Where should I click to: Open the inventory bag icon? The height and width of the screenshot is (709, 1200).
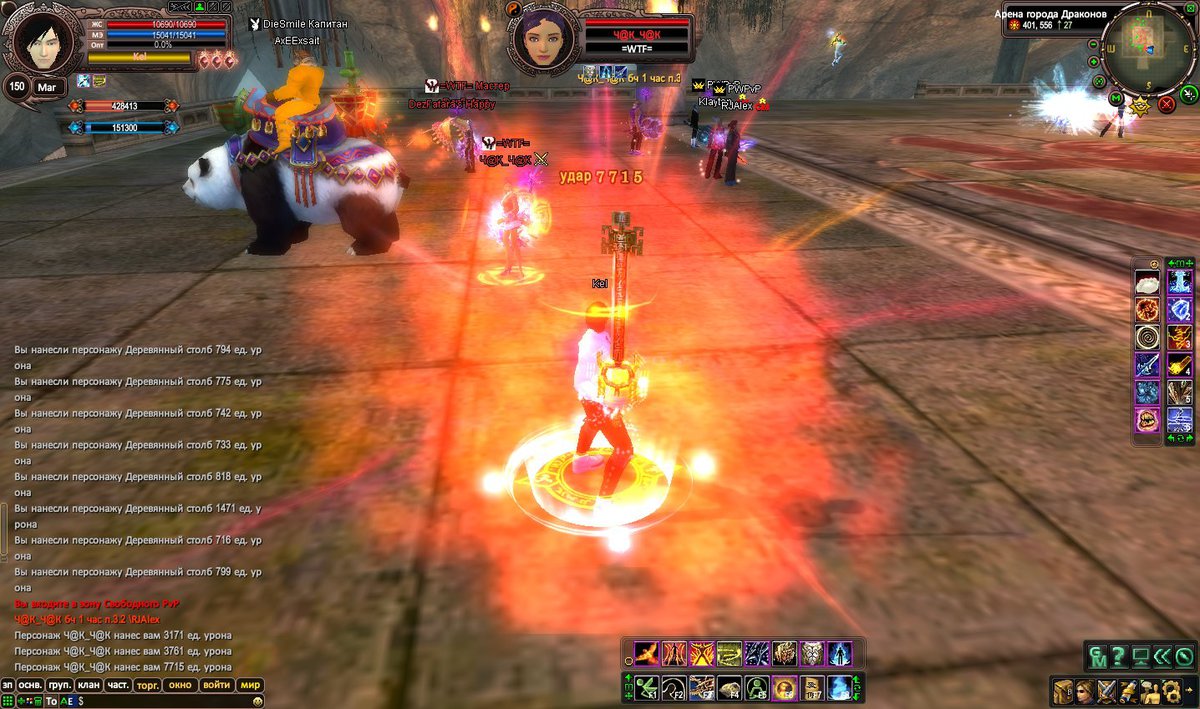(x=1062, y=691)
